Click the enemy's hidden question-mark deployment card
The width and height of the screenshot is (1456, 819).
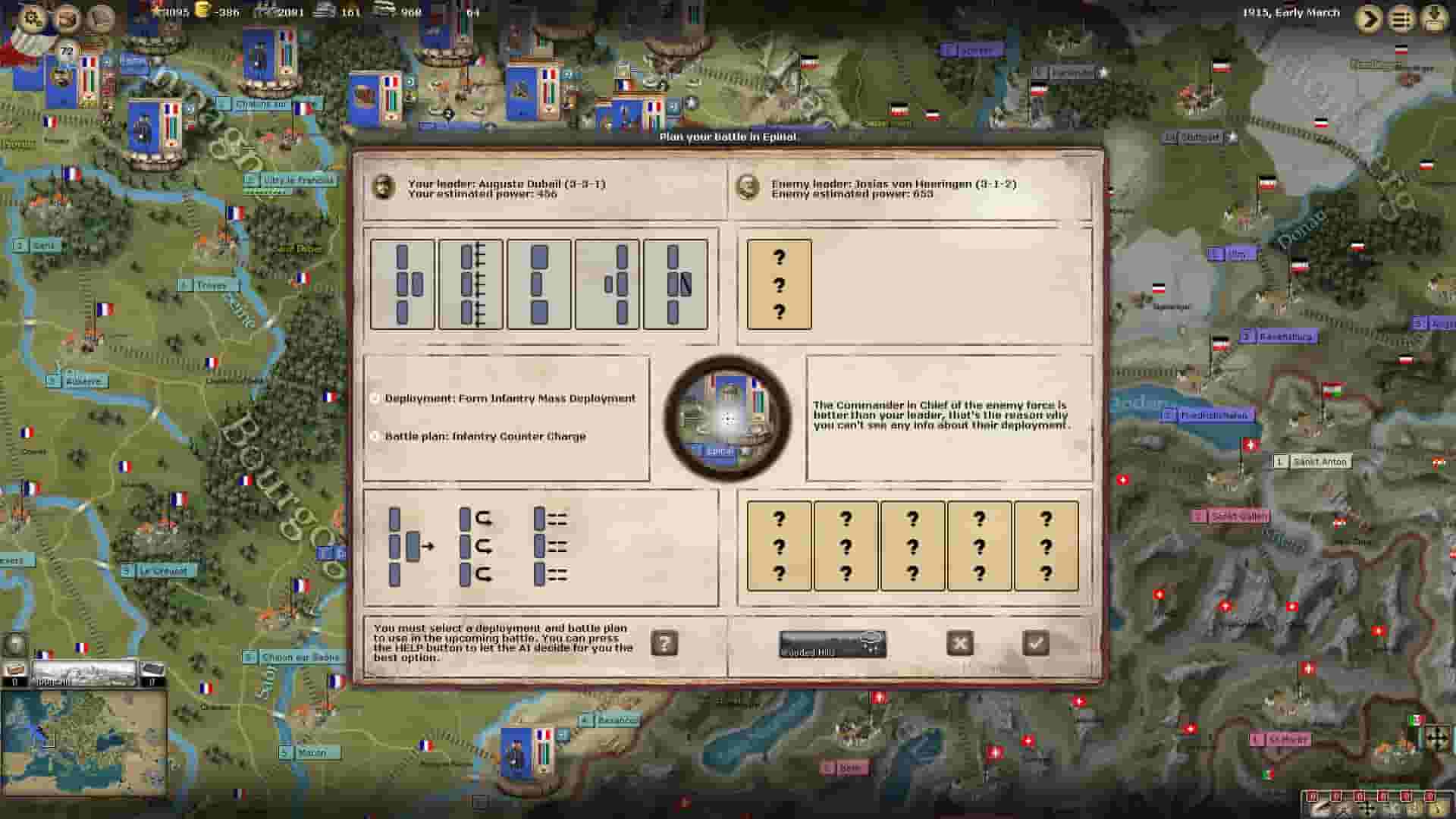coord(779,284)
